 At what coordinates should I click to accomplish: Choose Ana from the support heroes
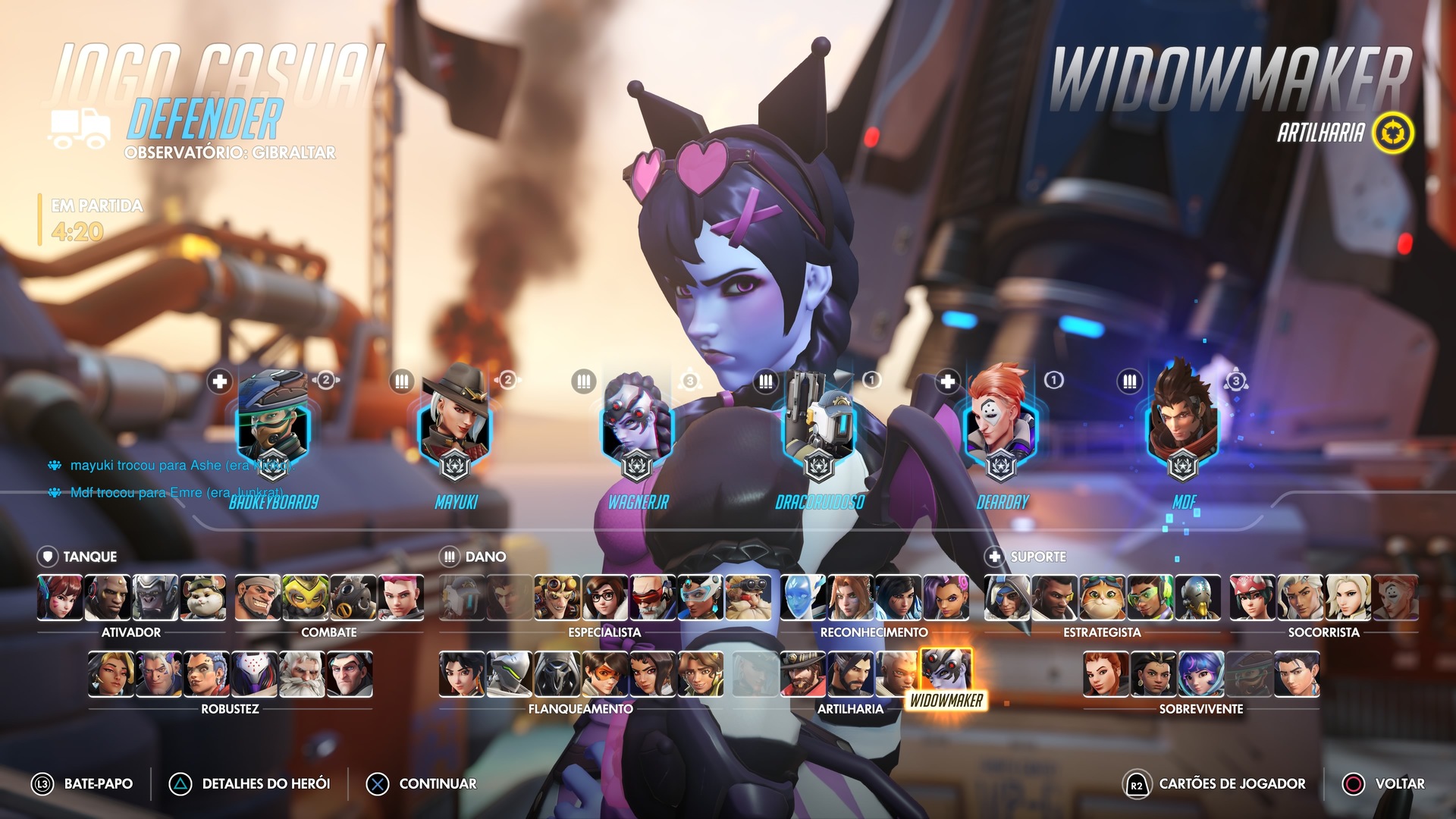click(x=1007, y=598)
